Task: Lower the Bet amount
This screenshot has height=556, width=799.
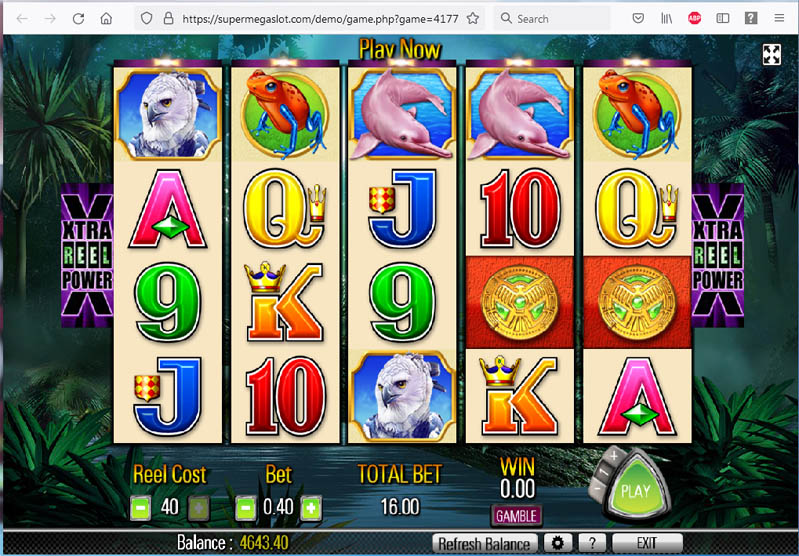Action: click(x=245, y=507)
